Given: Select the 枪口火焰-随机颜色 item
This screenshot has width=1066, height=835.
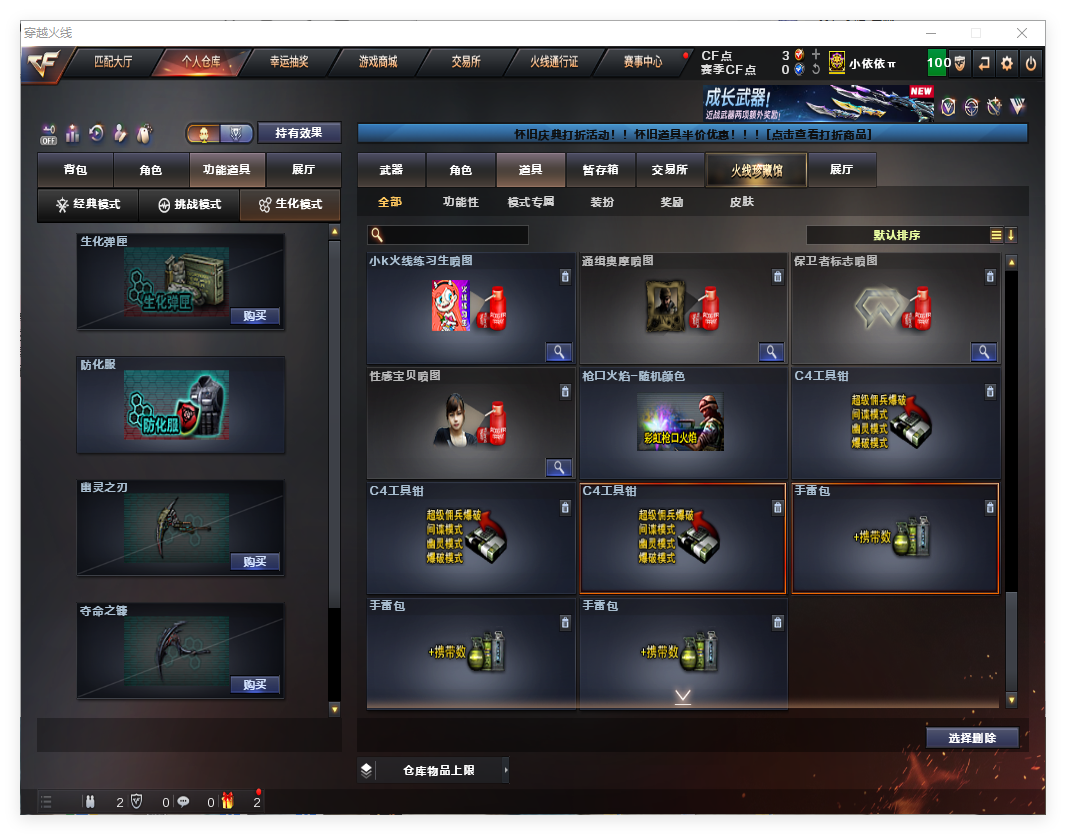Looking at the screenshot, I should [682, 422].
